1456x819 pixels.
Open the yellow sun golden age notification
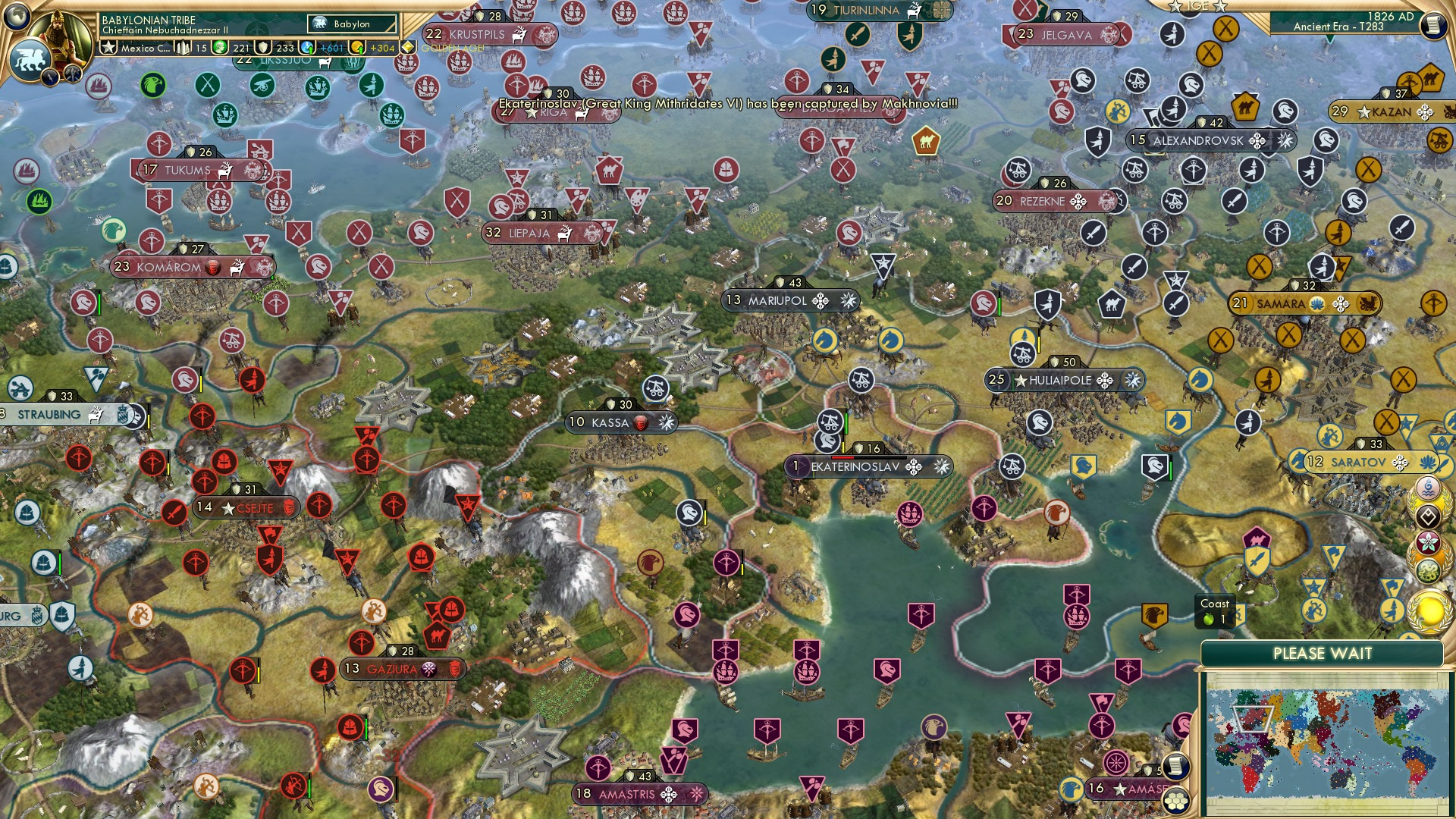point(1429,611)
